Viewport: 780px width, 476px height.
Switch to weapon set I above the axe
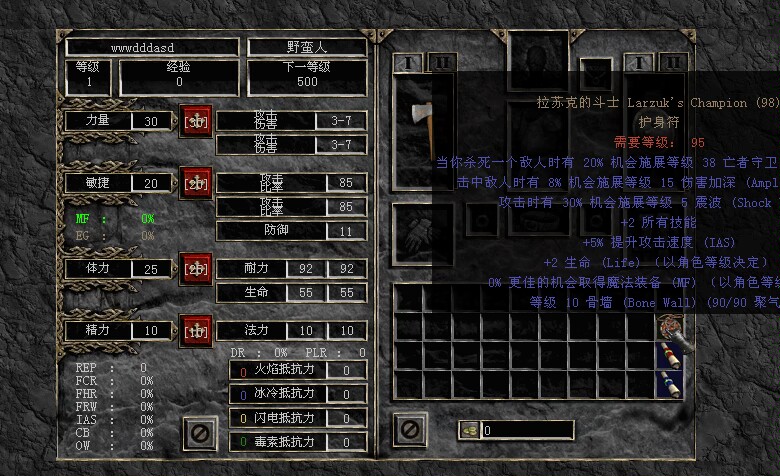tap(408, 62)
